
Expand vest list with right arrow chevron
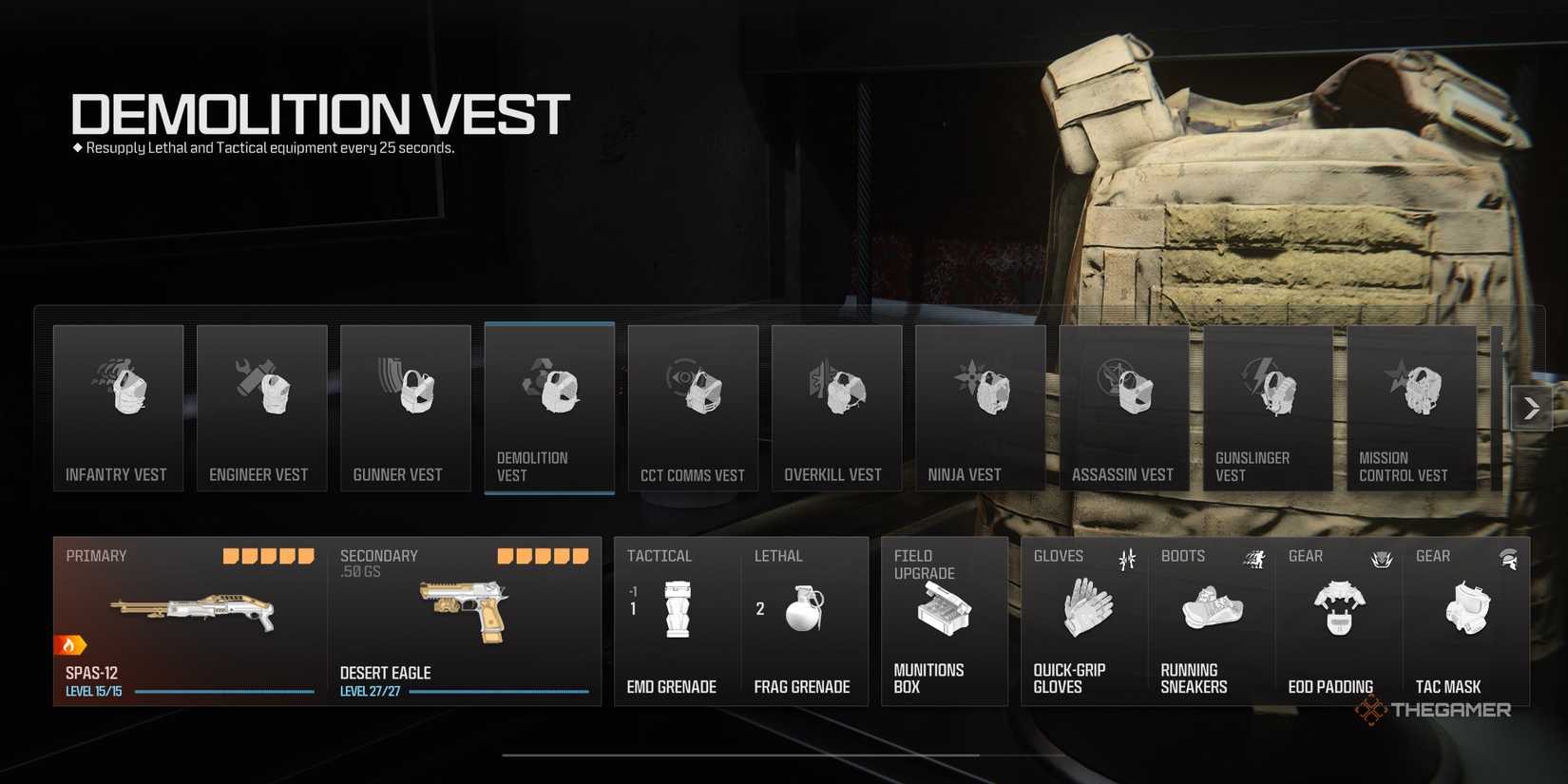pos(1531,408)
